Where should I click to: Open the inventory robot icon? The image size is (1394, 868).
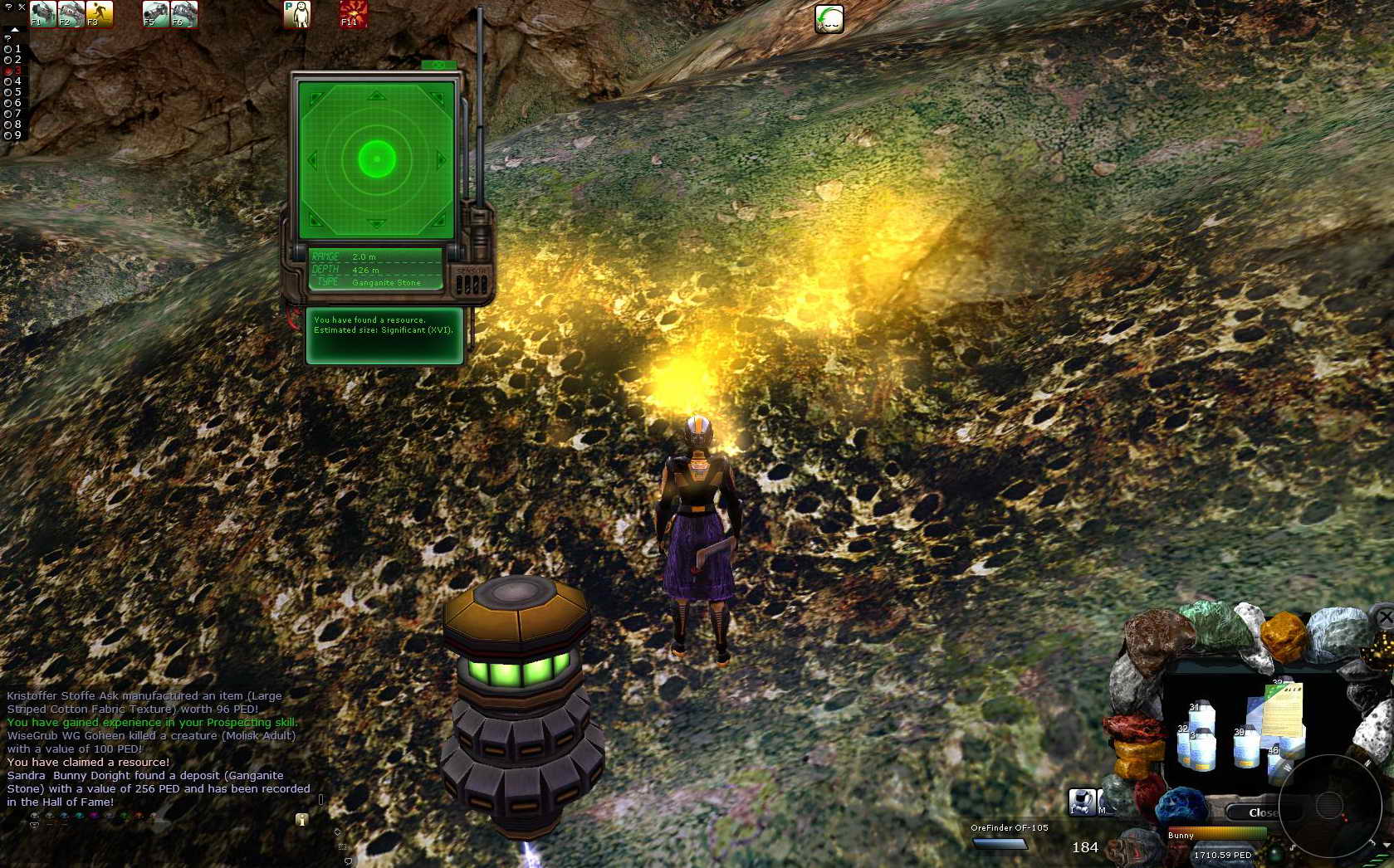(1081, 802)
